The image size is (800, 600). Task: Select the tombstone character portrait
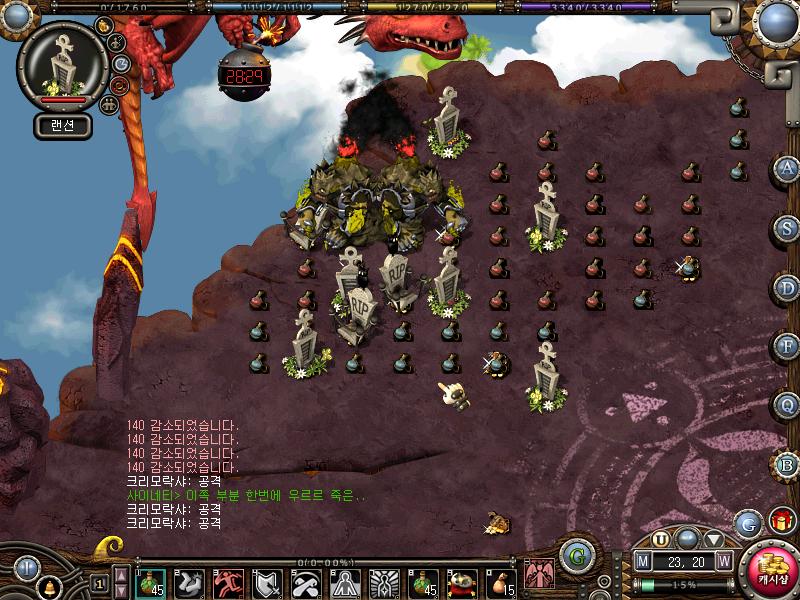tap(63, 68)
